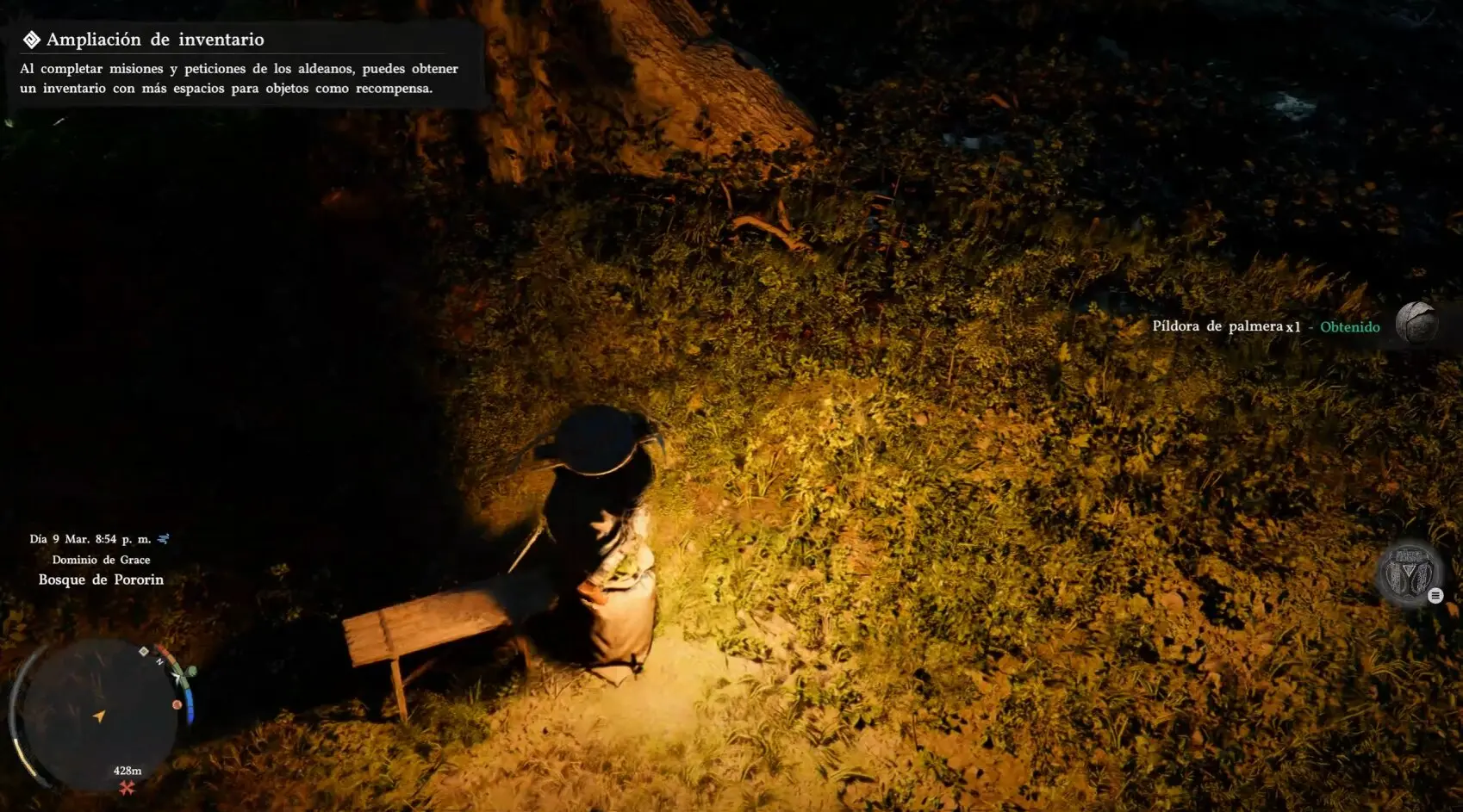Select the grey diamond marker on minimap
The height and width of the screenshot is (812, 1463).
tap(144, 651)
